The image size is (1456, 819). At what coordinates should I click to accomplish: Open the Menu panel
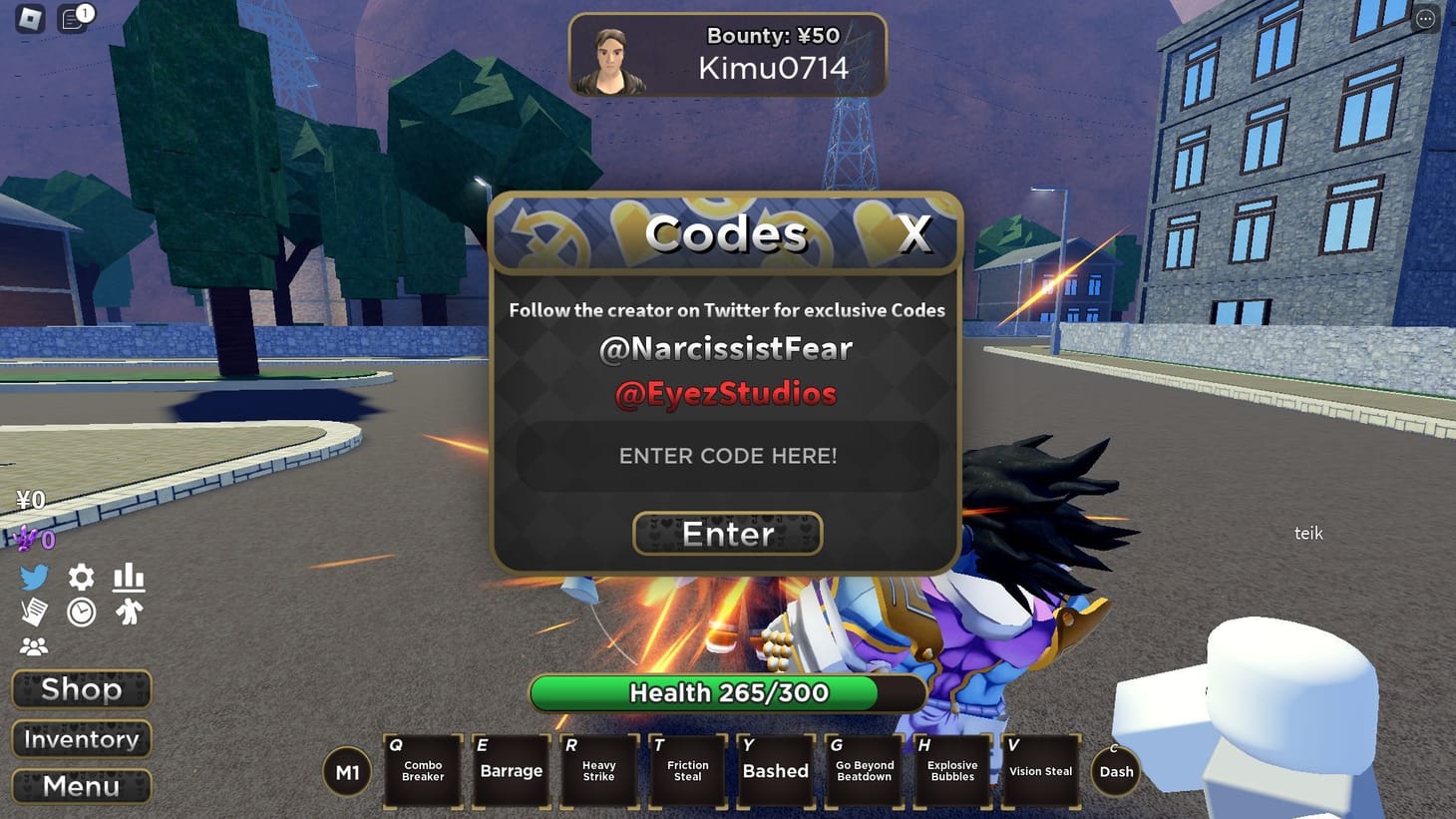(x=81, y=787)
